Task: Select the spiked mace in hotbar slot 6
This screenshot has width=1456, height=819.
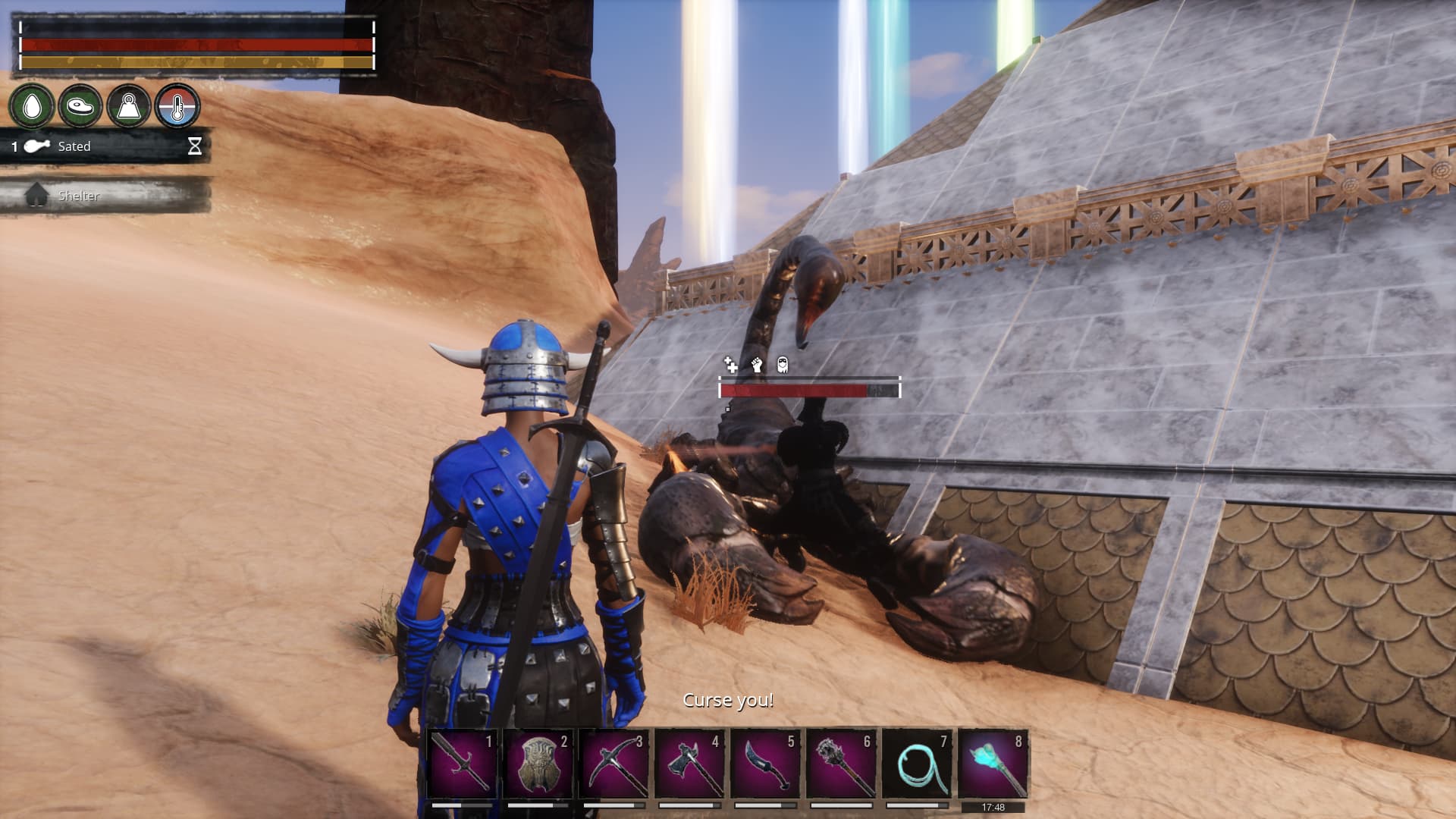Action: (x=841, y=763)
